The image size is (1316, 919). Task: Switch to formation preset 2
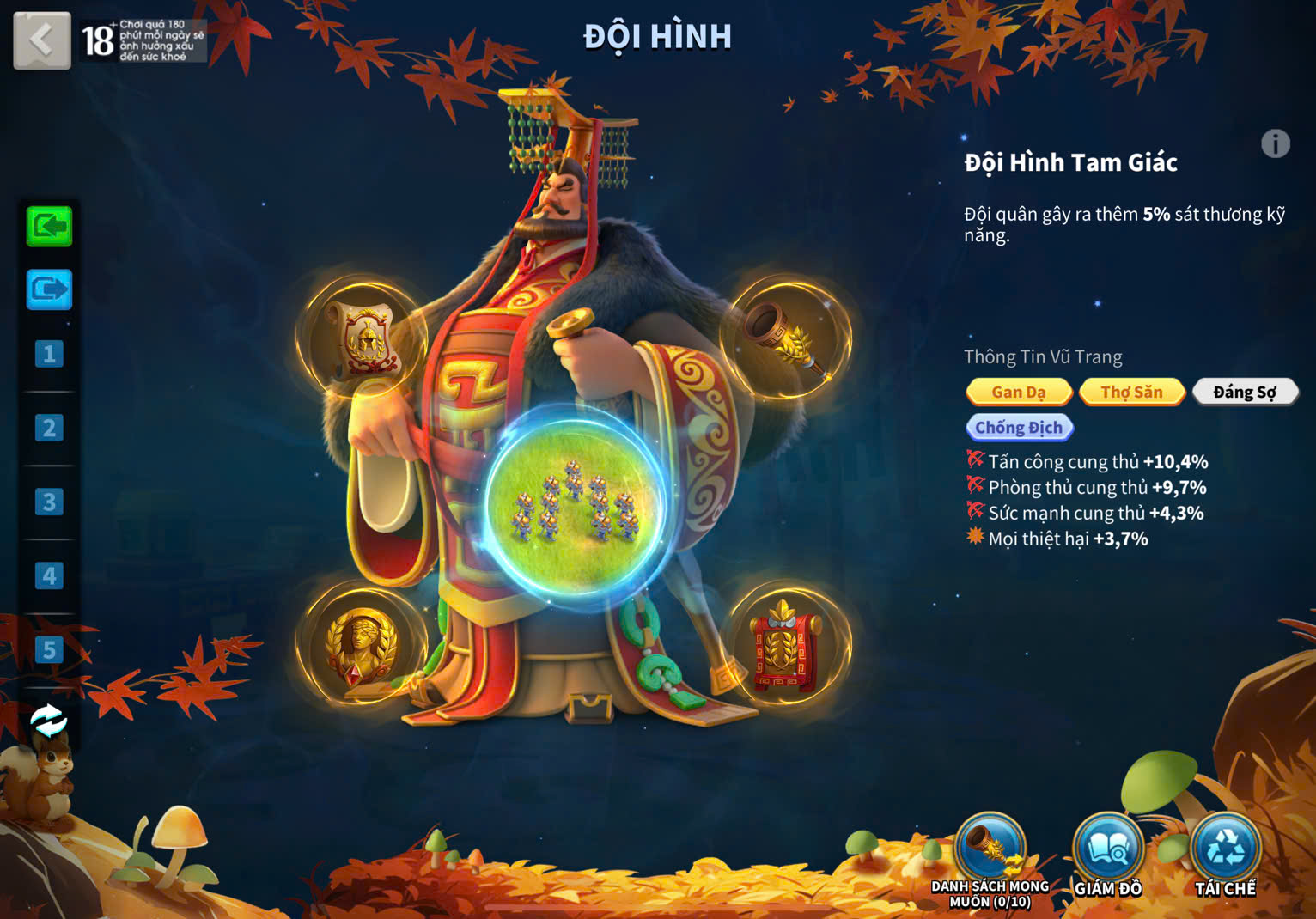coord(49,428)
